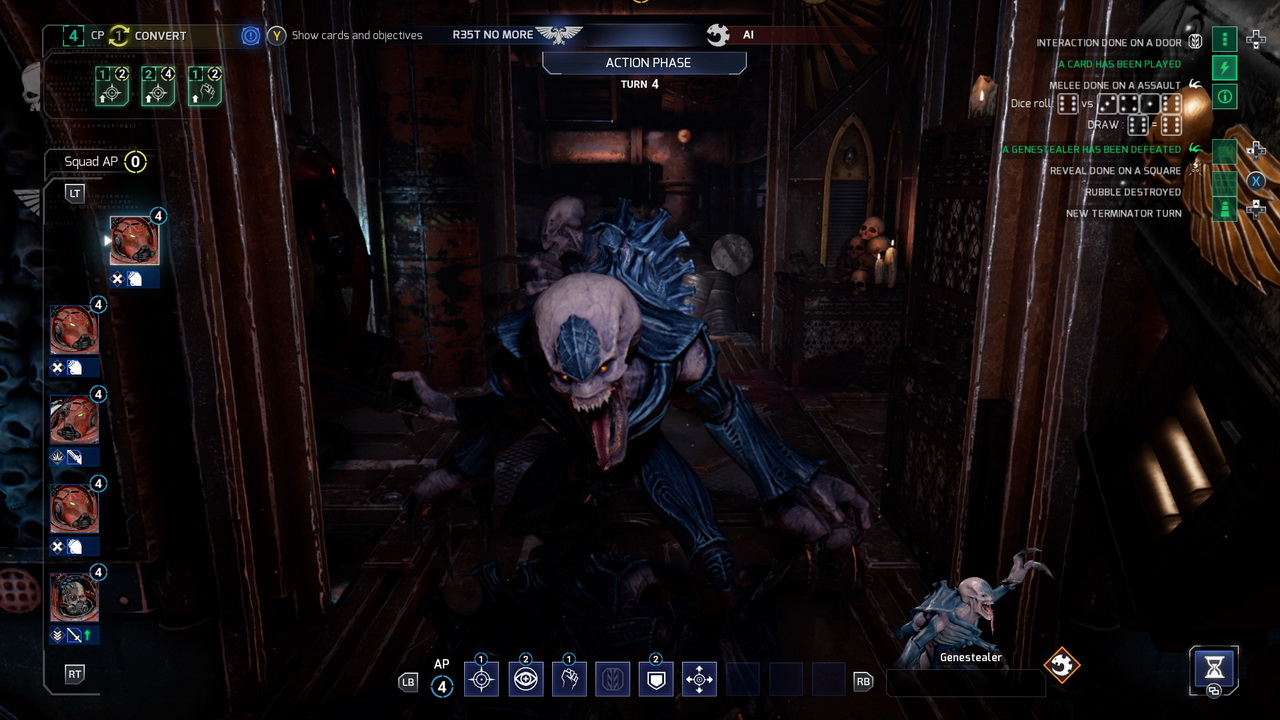Open the green three-dot log menu button
The width and height of the screenshot is (1280, 720).
pos(1225,40)
